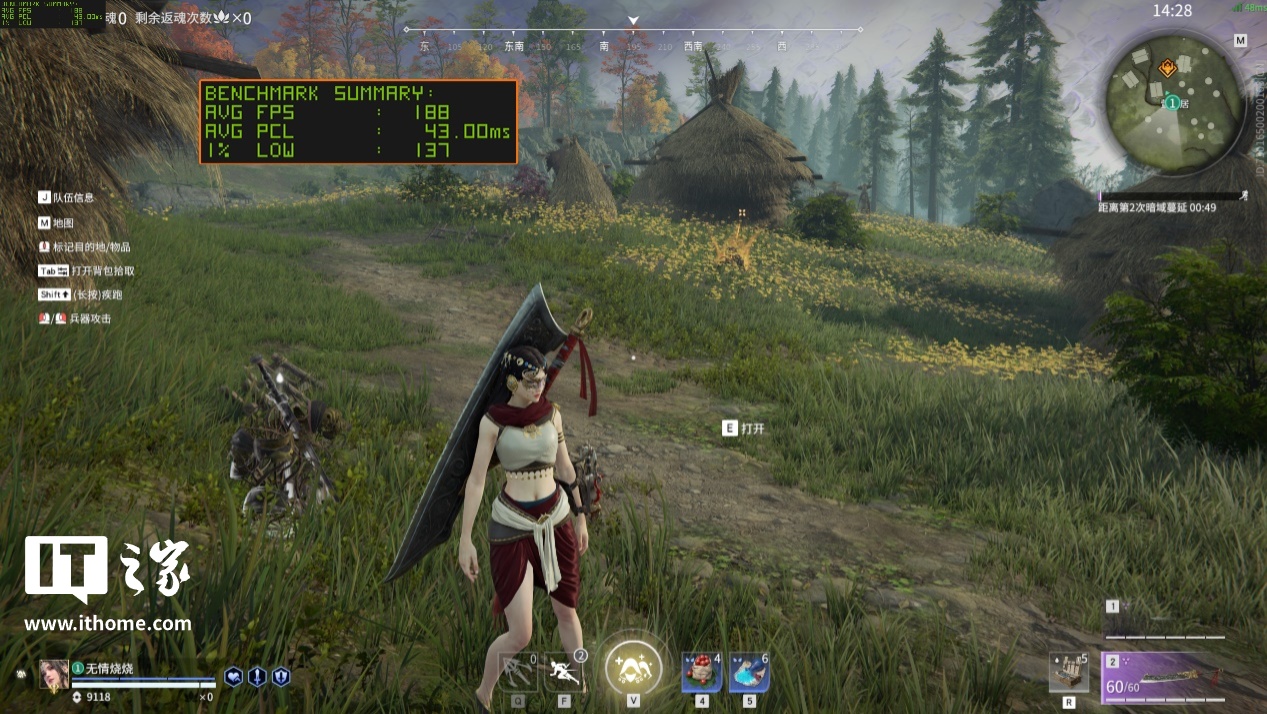
Task: Trigger the glowing golden ultimate ability
Action: click(x=633, y=663)
